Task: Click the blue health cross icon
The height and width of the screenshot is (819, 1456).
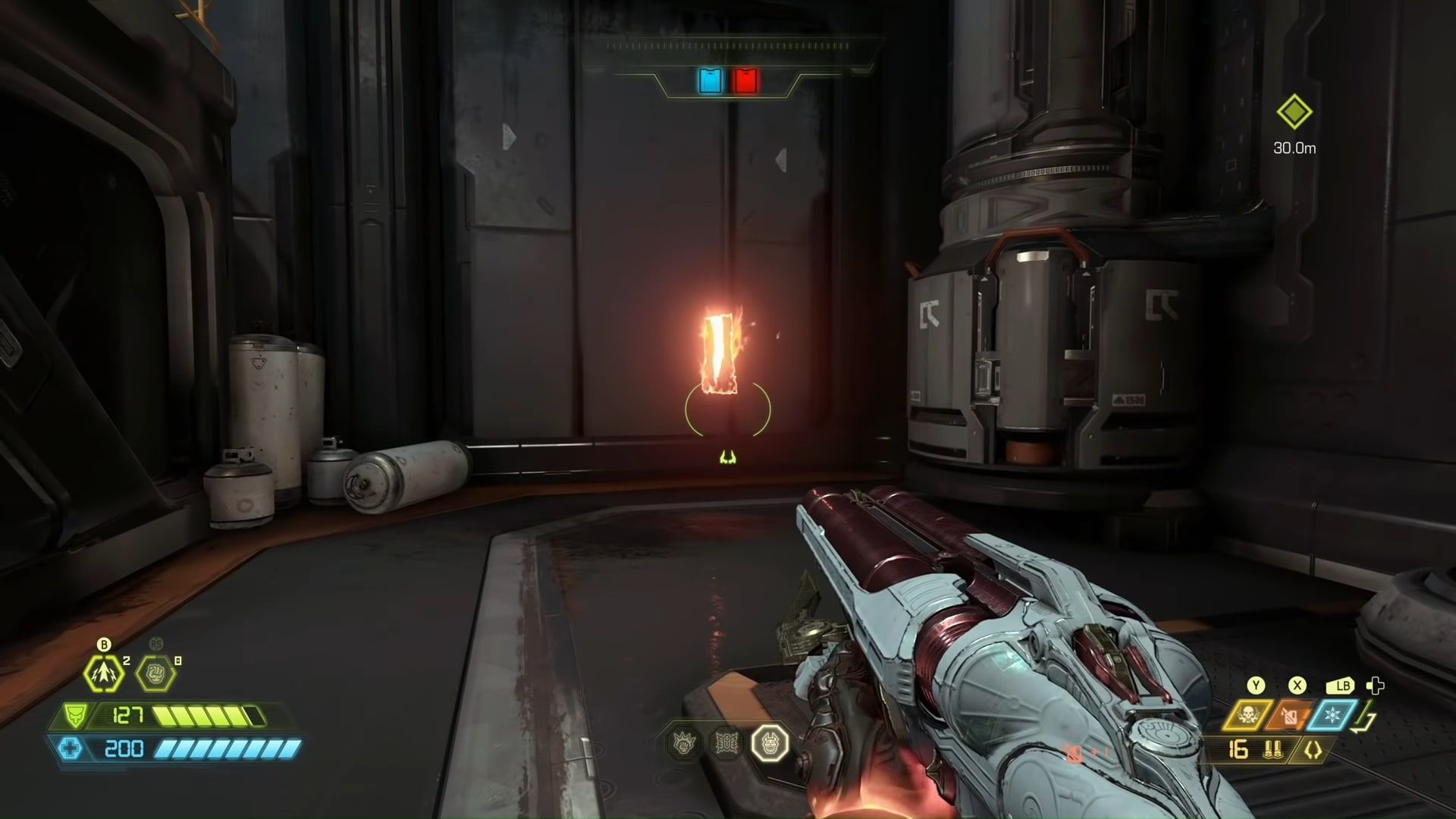Action: click(x=71, y=749)
